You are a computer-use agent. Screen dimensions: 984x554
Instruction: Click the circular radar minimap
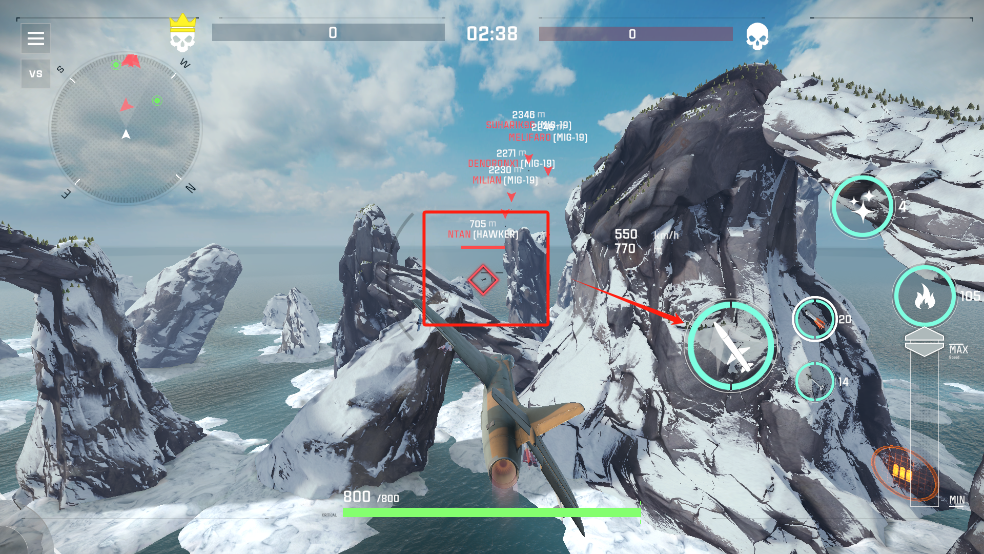[x=126, y=127]
